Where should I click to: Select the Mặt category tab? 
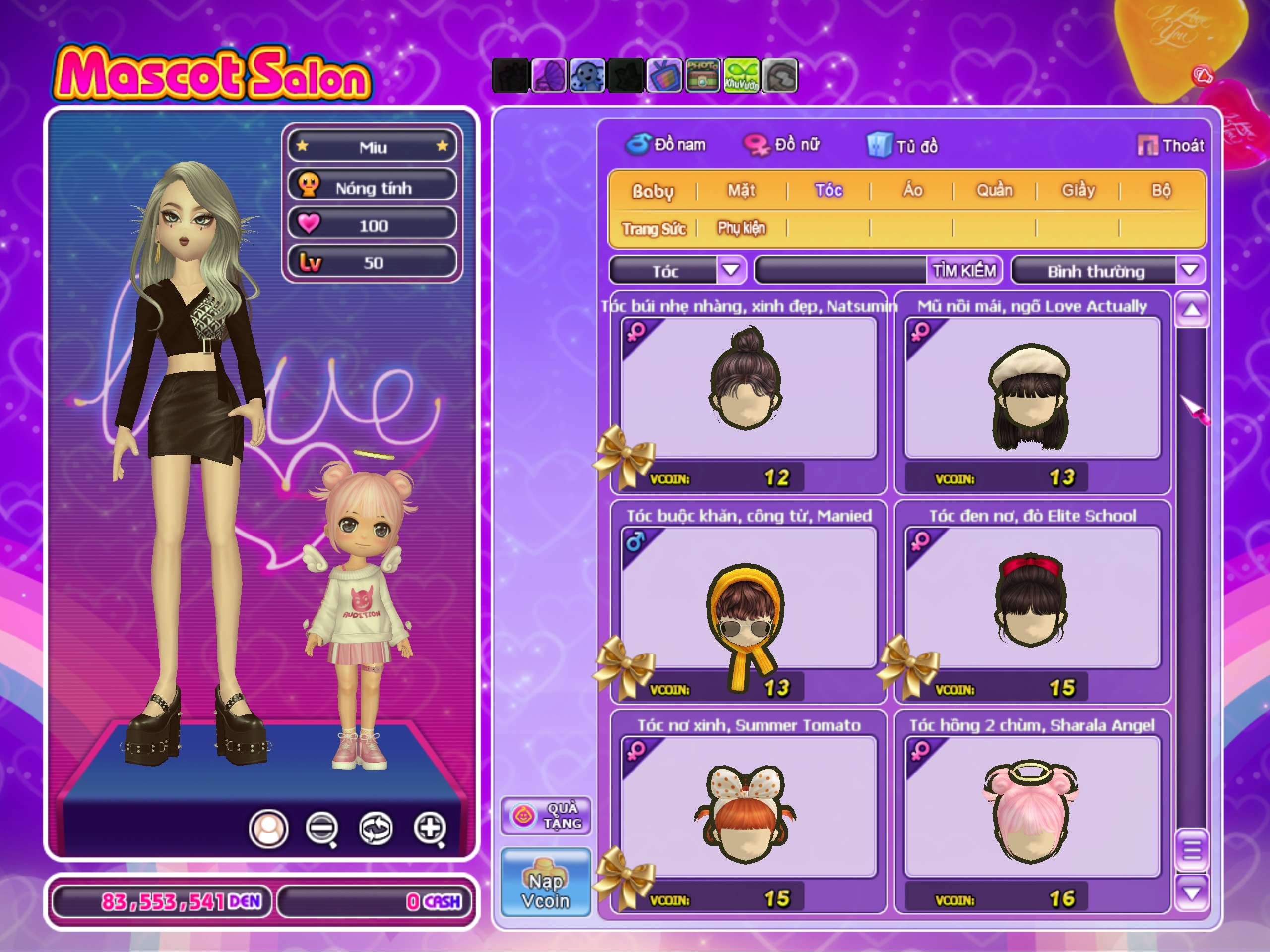[x=741, y=190]
